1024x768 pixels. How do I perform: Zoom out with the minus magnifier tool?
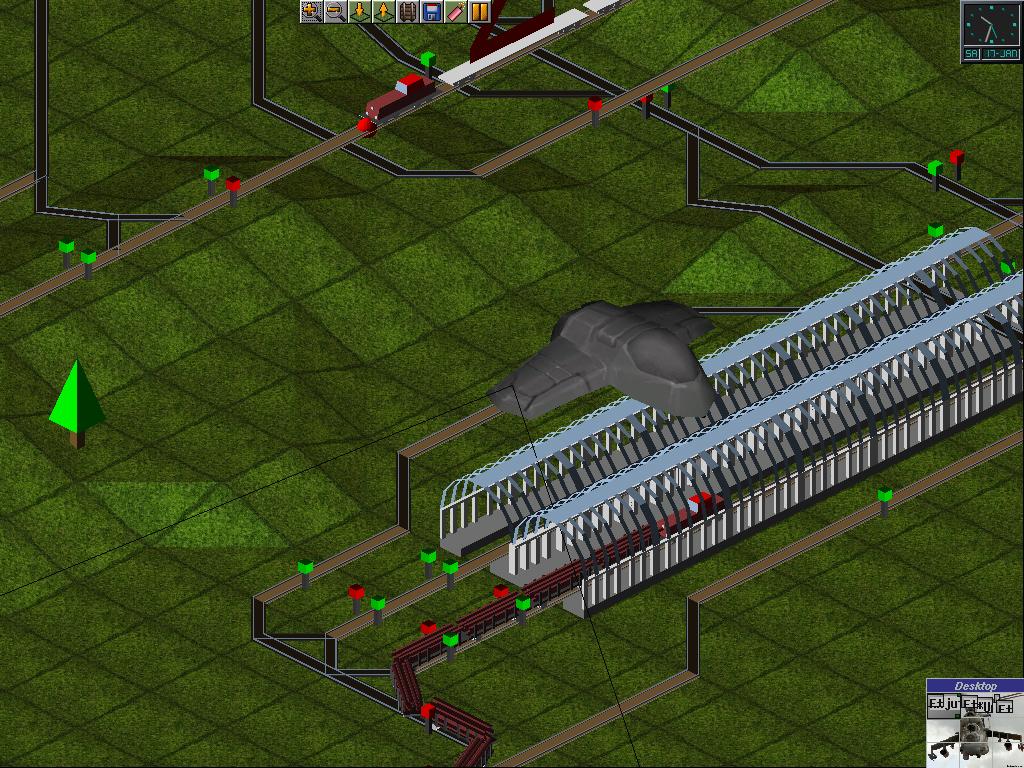pos(335,12)
